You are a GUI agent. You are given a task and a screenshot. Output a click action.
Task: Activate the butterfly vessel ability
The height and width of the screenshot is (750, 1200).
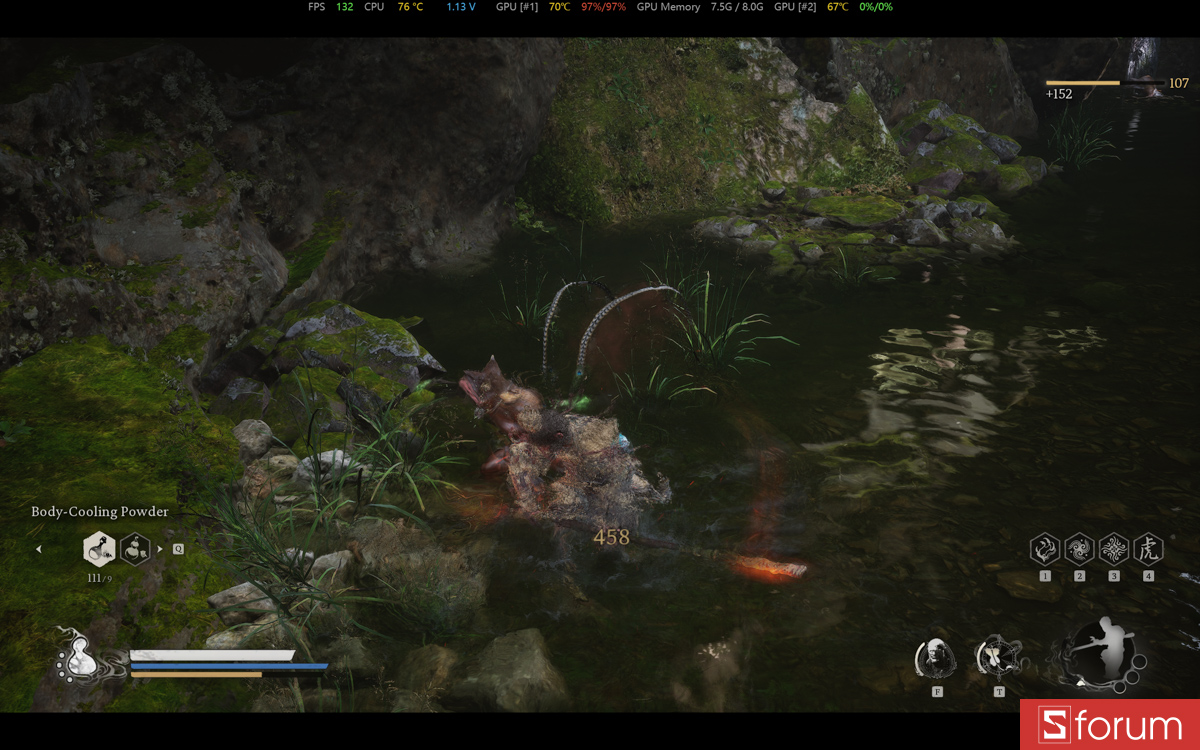997,657
